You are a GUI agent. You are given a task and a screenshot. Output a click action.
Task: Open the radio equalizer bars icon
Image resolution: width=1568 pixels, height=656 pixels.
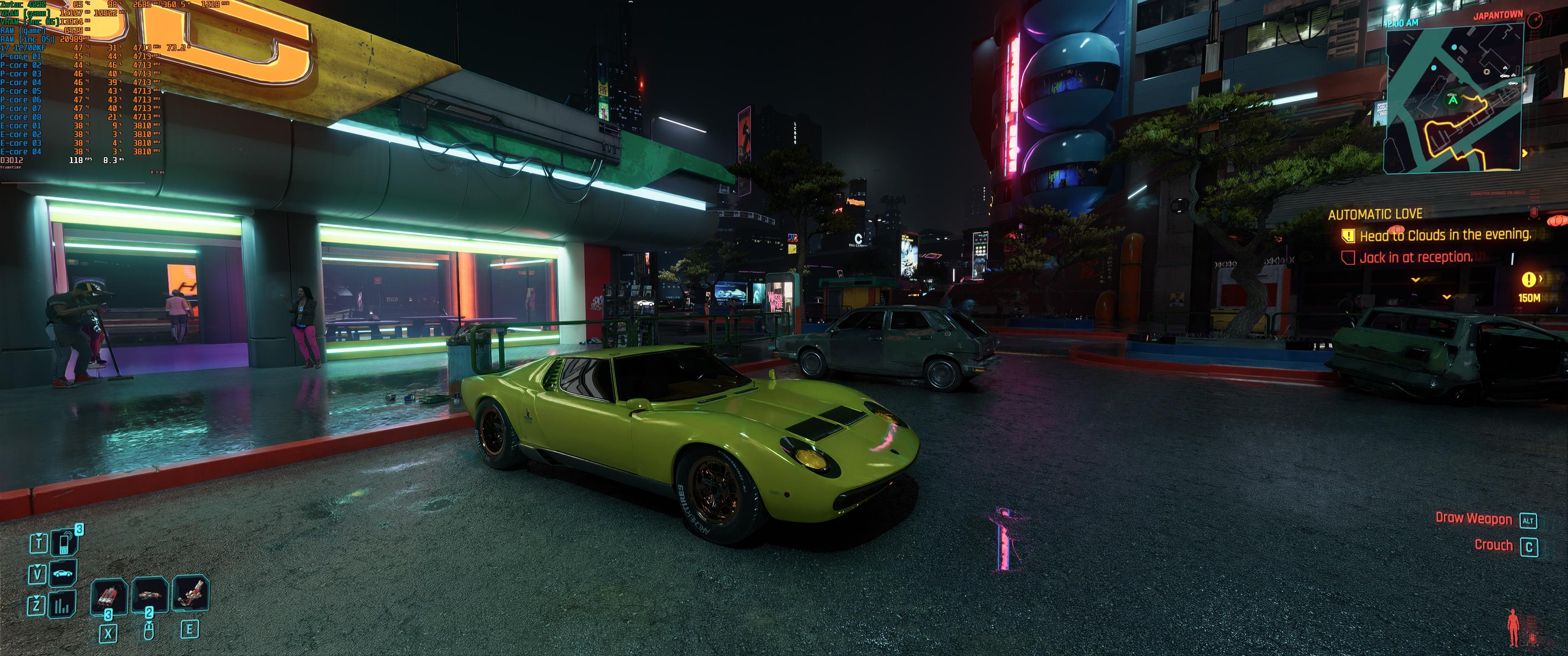click(63, 605)
